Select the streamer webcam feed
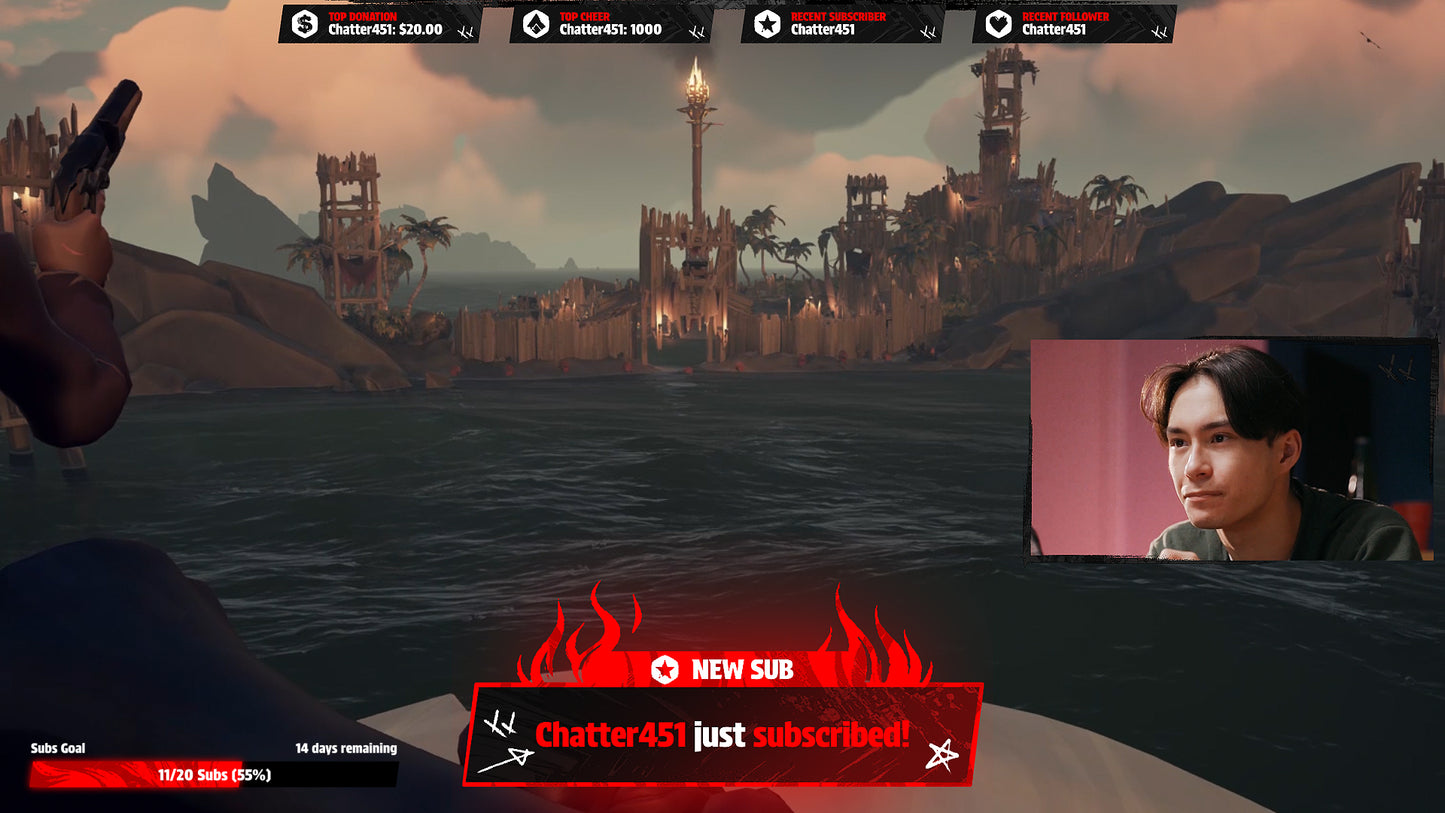Screen dimensions: 1445x813 pyautogui.click(x=1232, y=449)
